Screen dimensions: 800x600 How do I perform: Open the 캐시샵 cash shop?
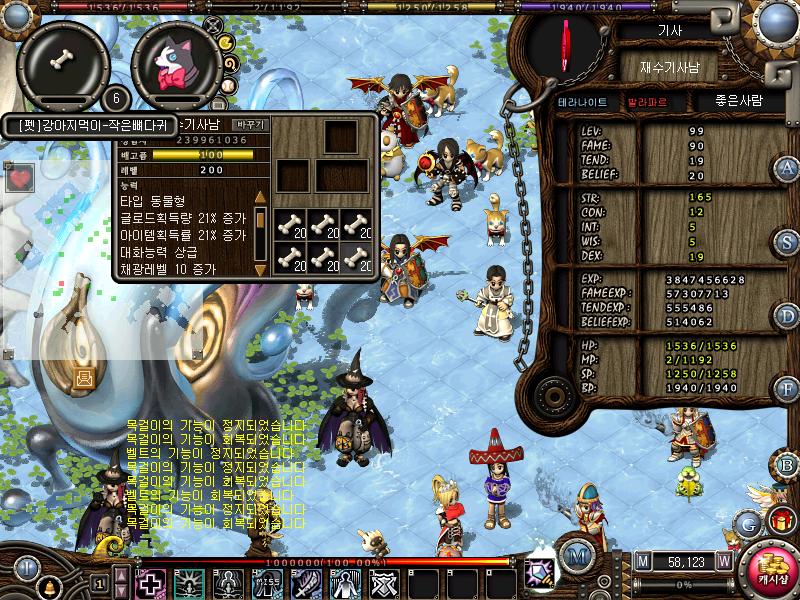point(770,570)
